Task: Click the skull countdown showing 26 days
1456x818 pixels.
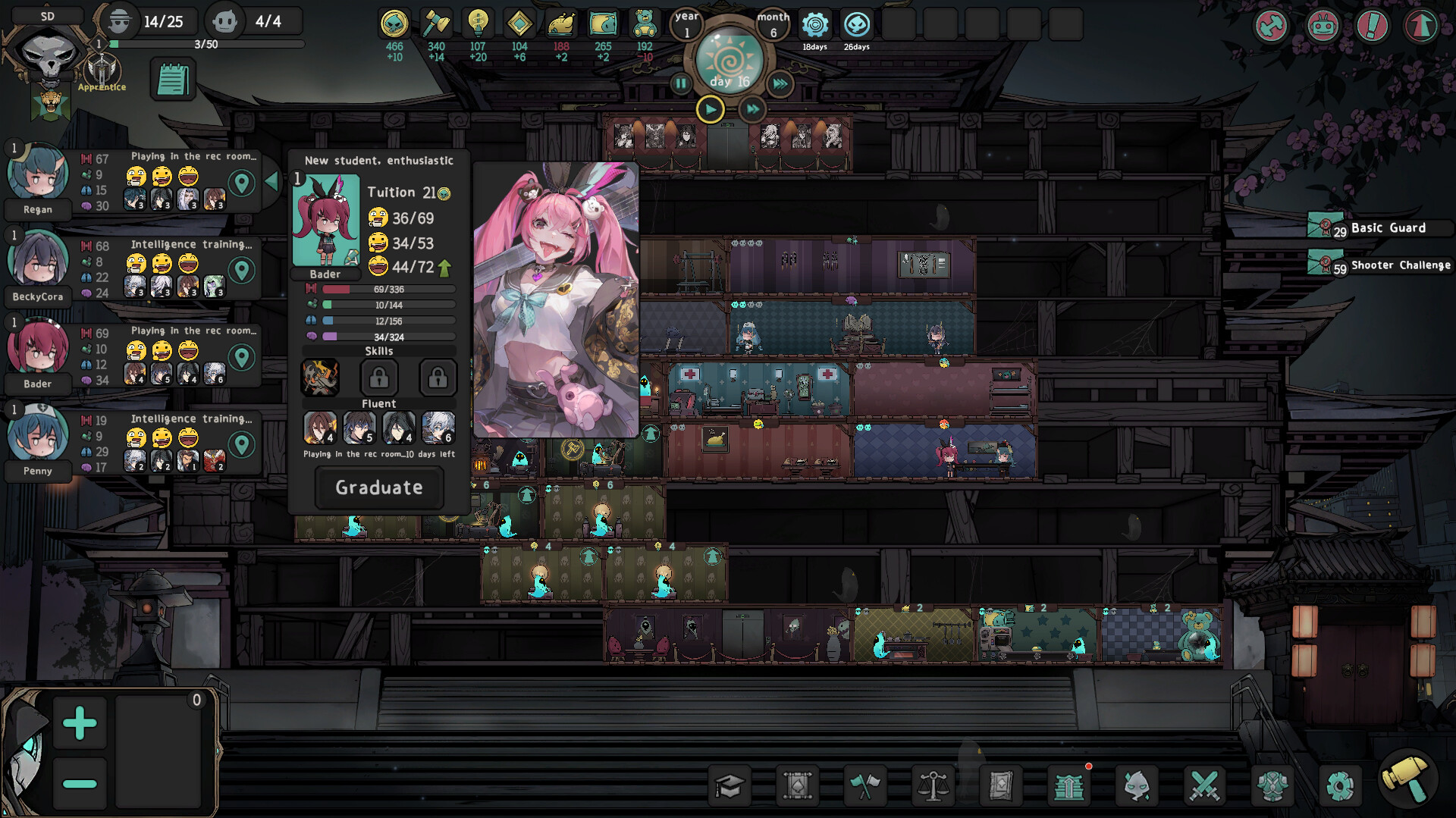Action: point(857,24)
